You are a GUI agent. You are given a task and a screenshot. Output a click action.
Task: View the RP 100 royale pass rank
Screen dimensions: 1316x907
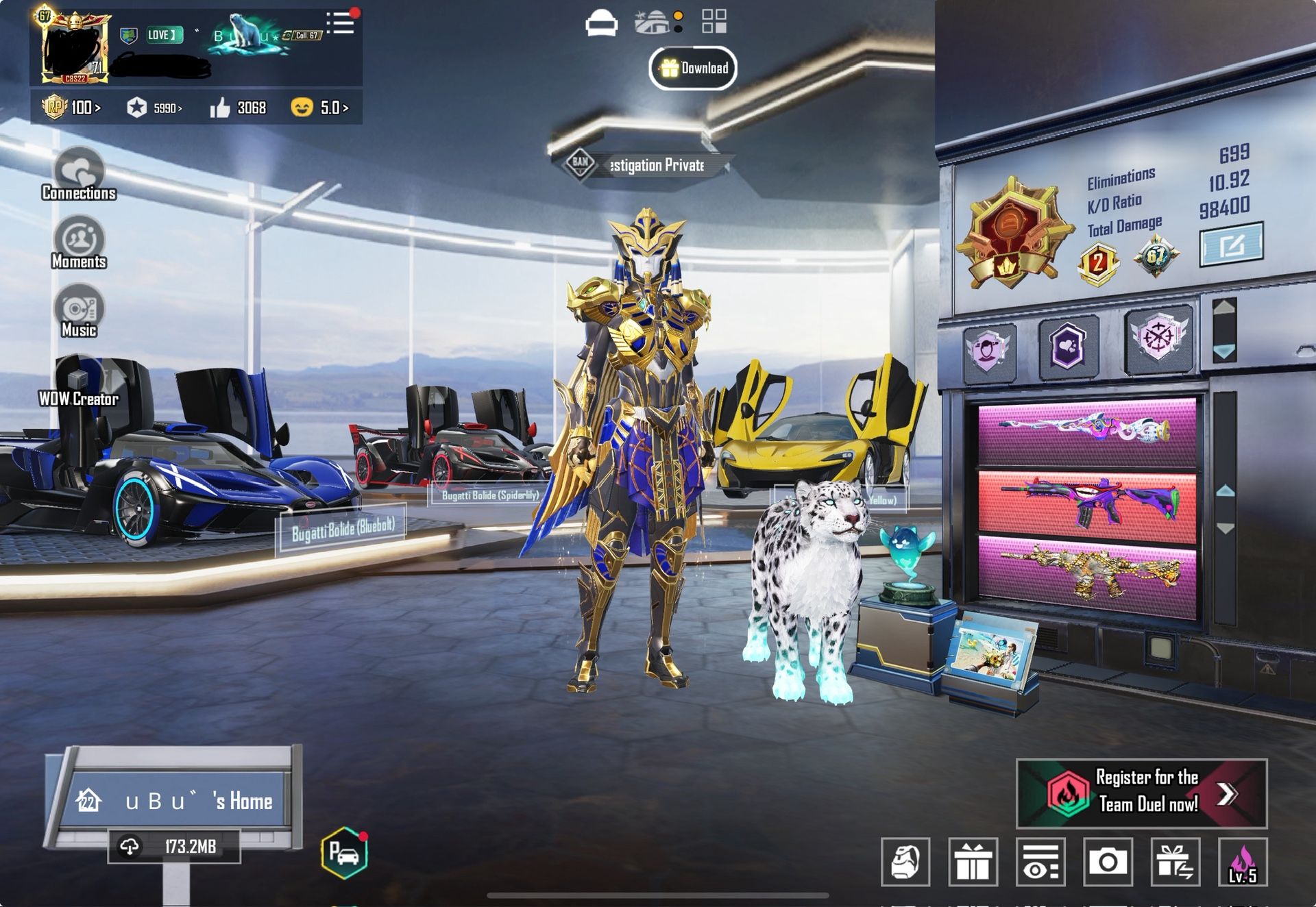pyautogui.click(x=72, y=108)
